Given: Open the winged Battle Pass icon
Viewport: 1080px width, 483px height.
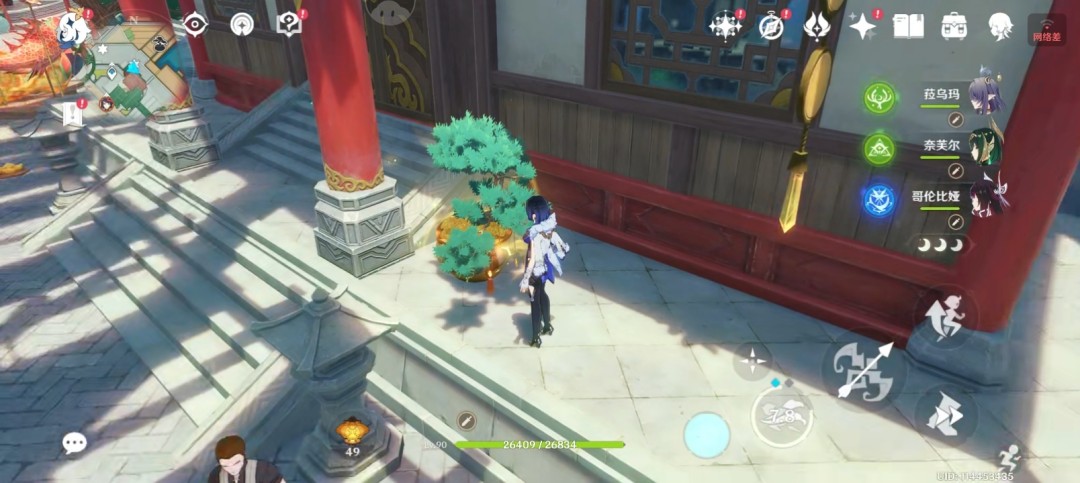Looking at the screenshot, I should [x=817, y=26].
